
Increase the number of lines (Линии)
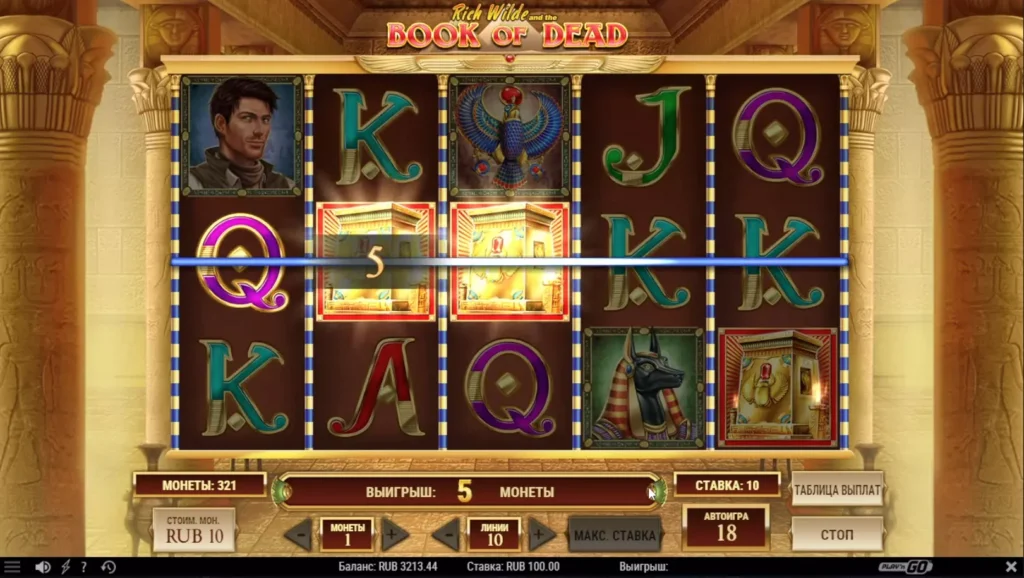[x=542, y=535]
